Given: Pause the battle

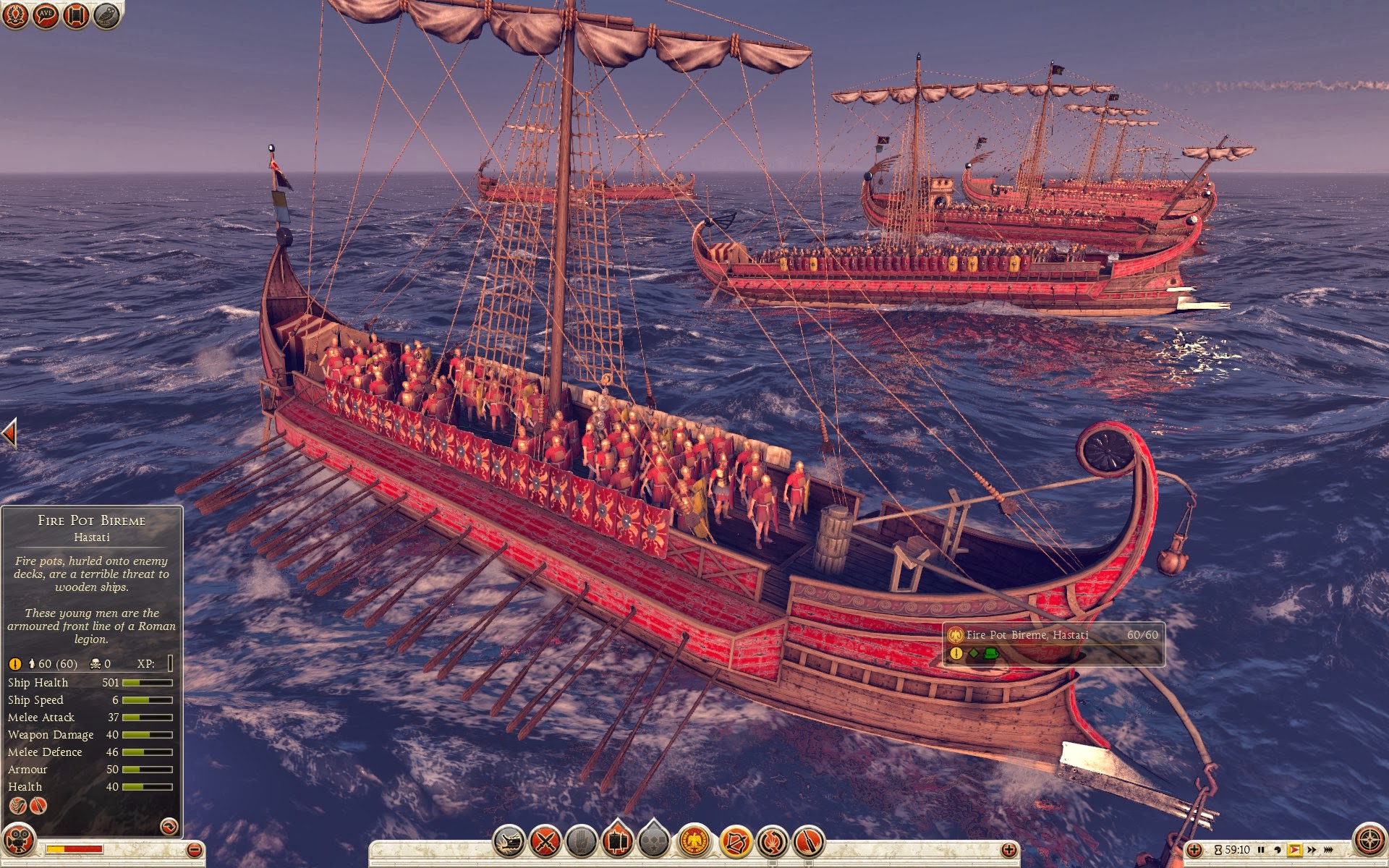Looking at the screenshot, I should click(1261, 850).
